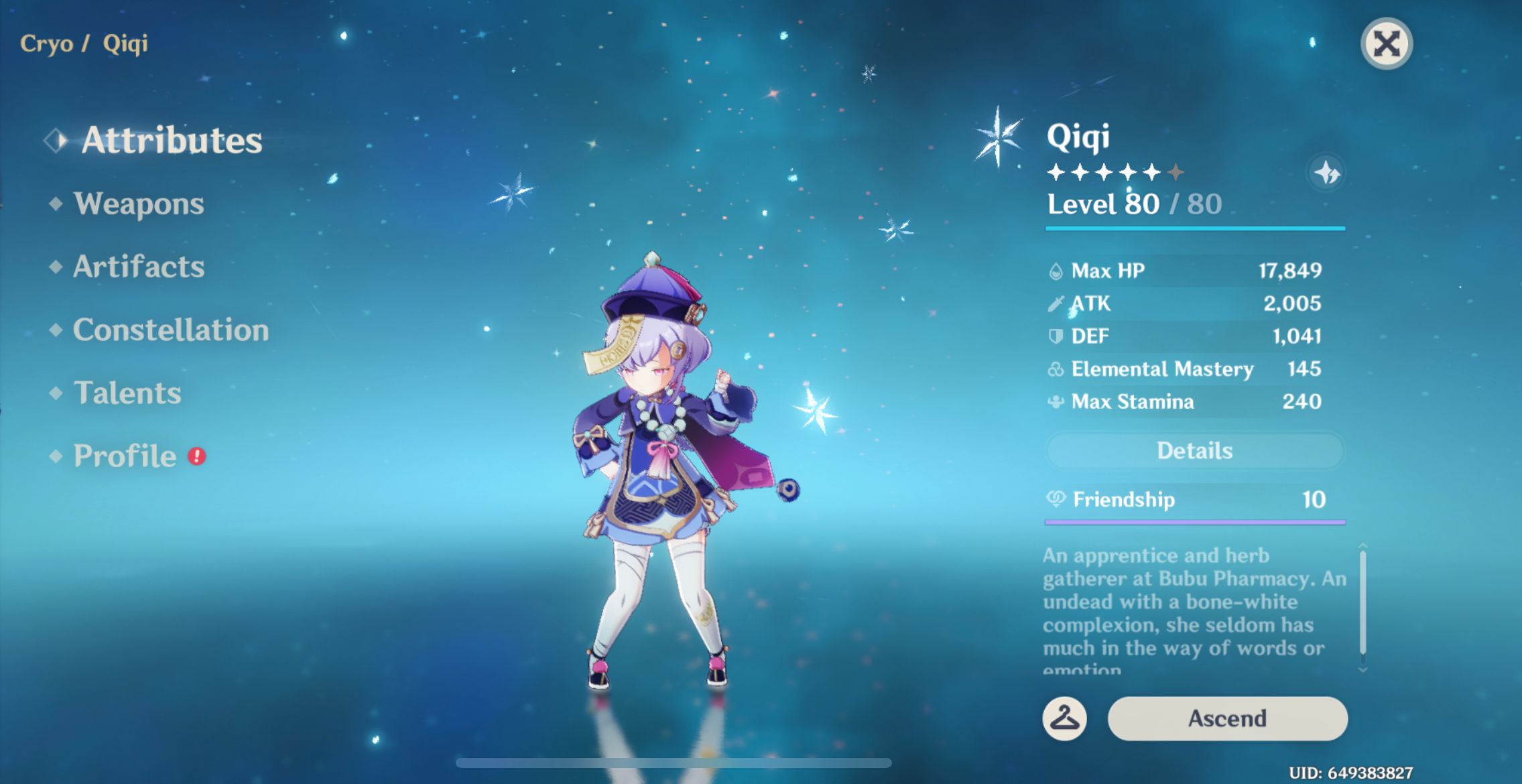Click the Max HP droplet icon
Viewport: 1522px width, 784px height.
pyautogui.click(x=1056, y=270)
